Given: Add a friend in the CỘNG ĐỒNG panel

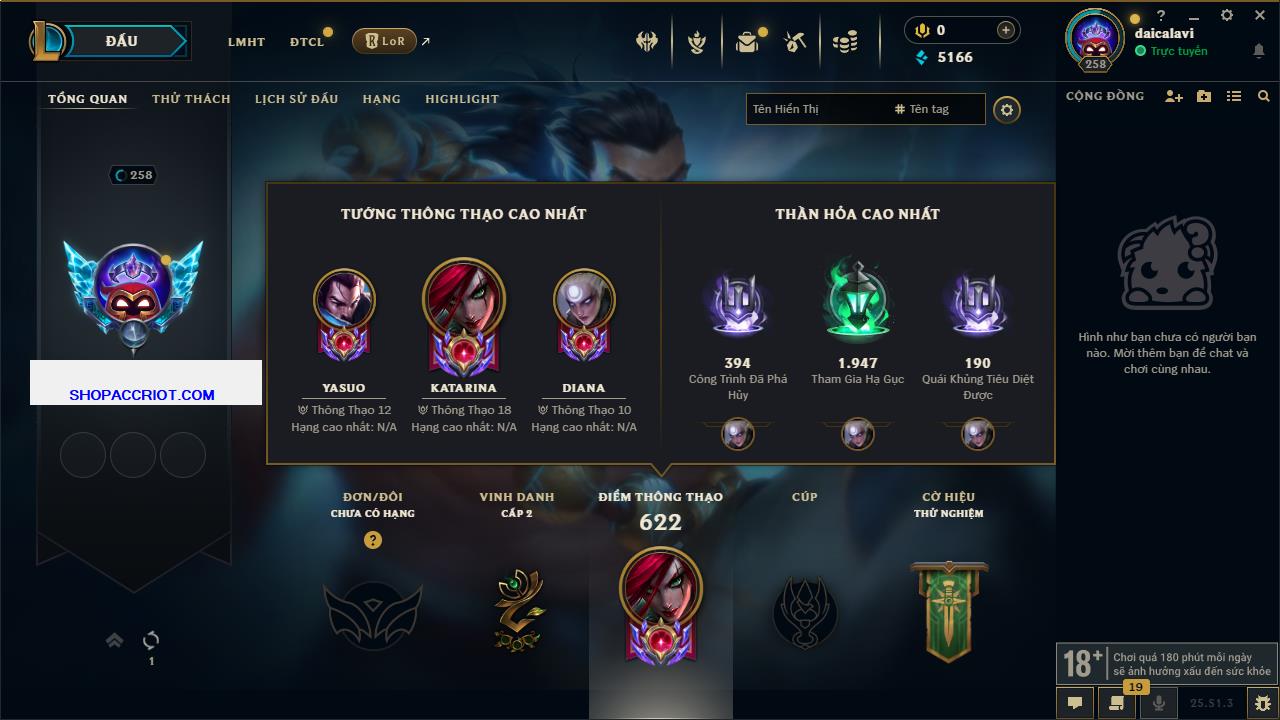Looking at the screenshot, I should click(1174, 96).
